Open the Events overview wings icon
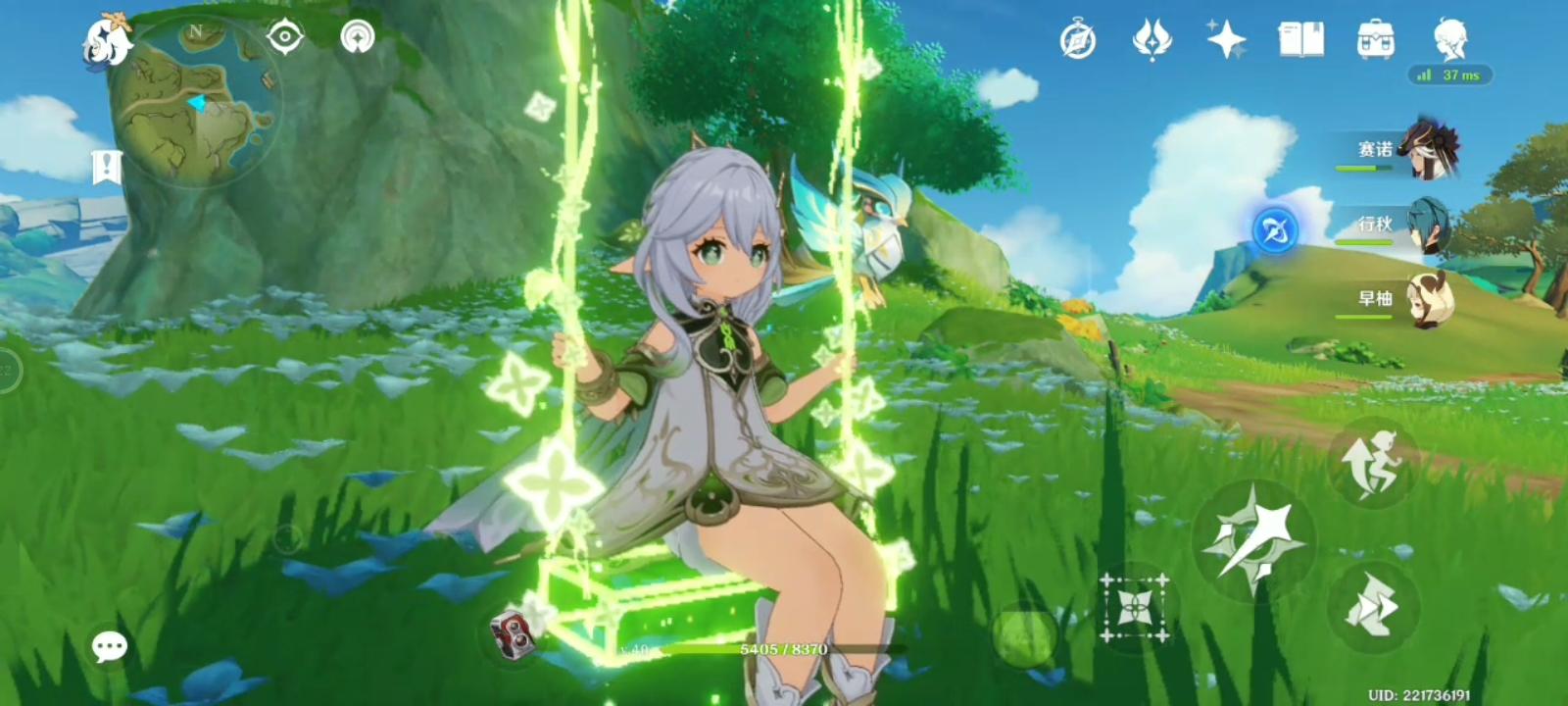 [1152, 39]
